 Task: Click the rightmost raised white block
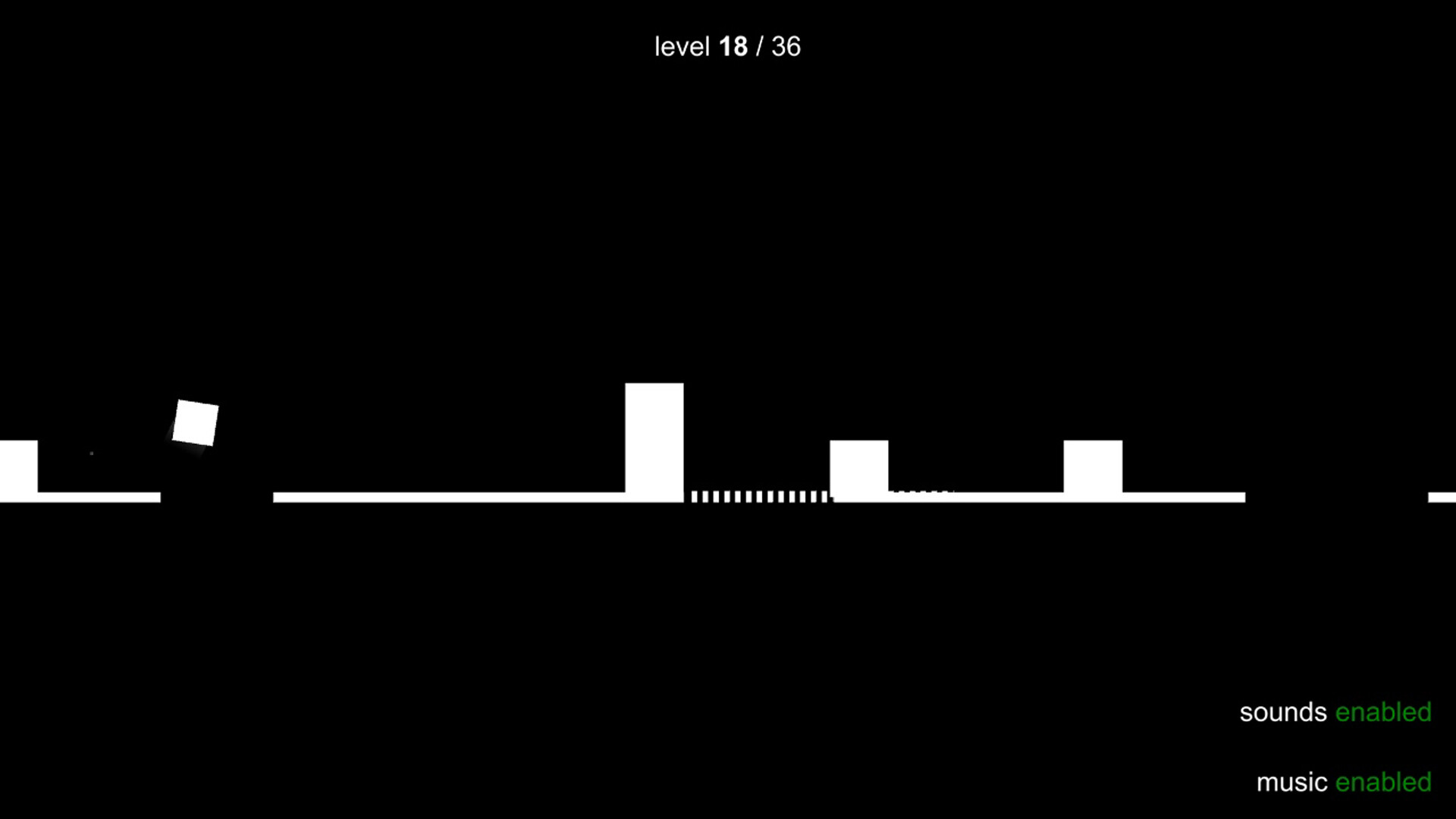pyautogui.click(x=1092, y=466)
